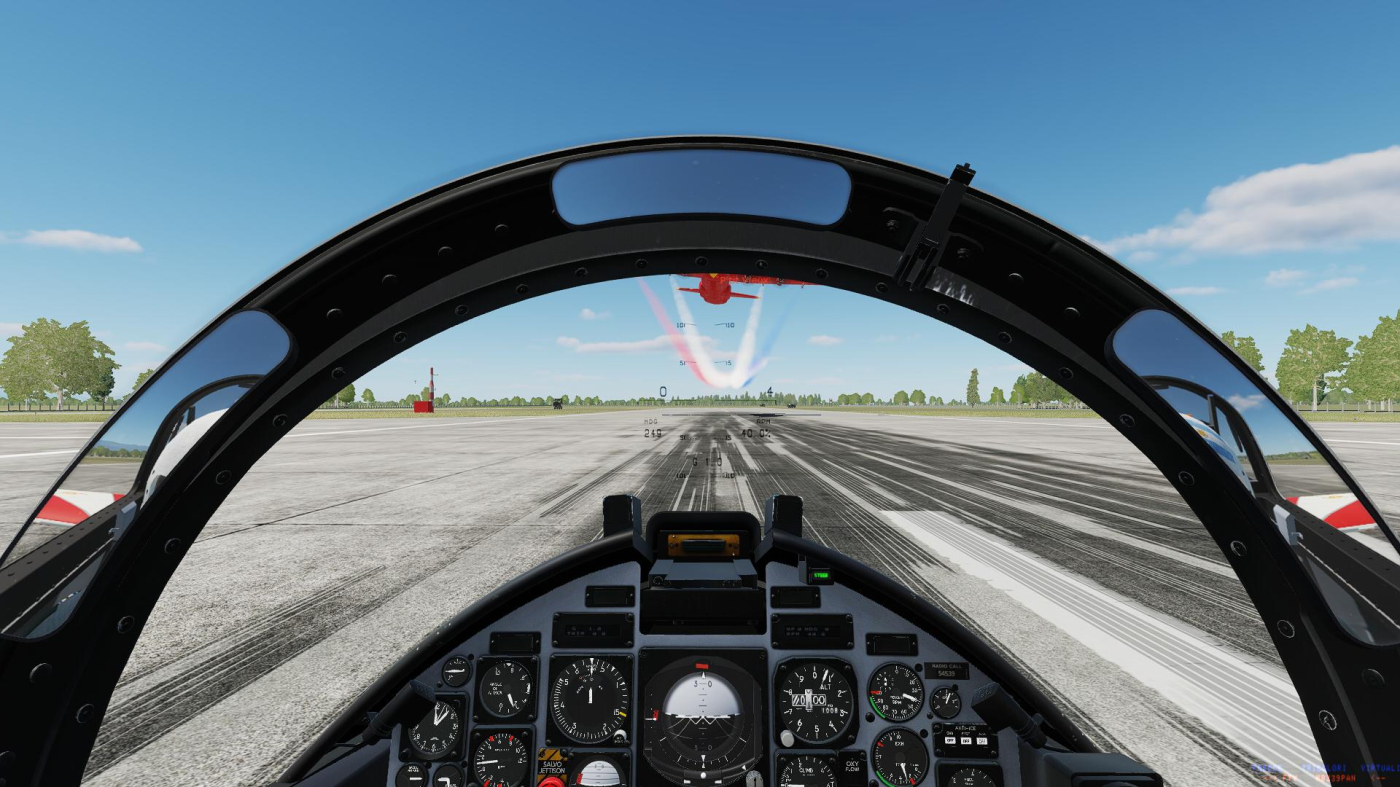Click the altimeter's pressure setting knob

tap(787, 738)
